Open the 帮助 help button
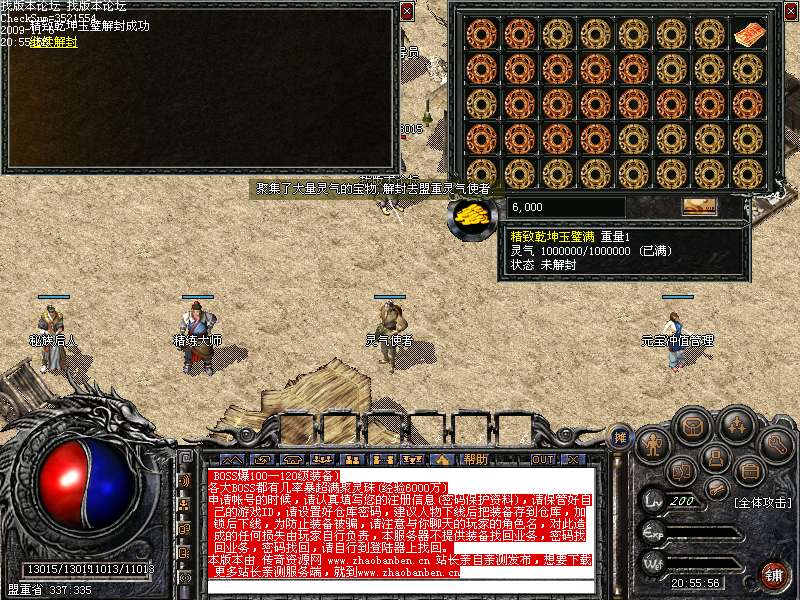Screen dimensions: 800x600 [x=476, y=459]
